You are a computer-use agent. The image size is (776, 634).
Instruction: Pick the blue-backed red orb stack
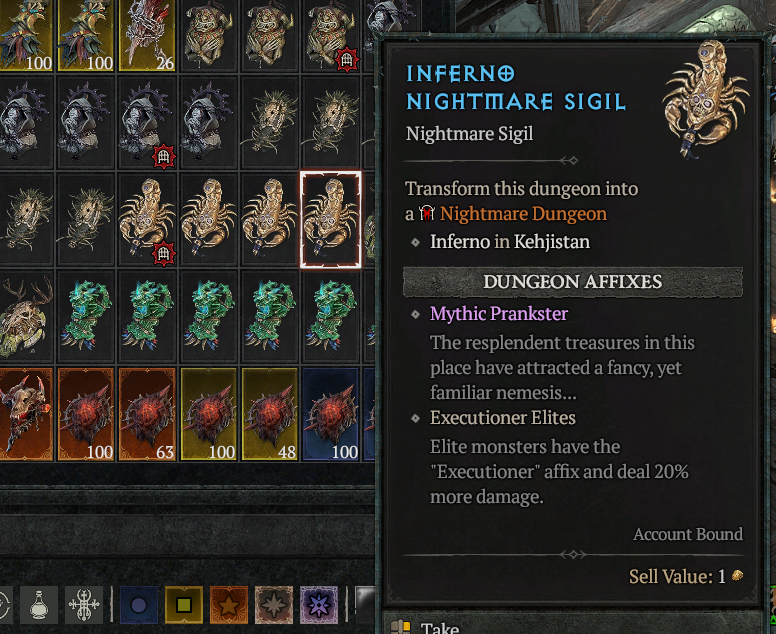[x=330, y=414]
